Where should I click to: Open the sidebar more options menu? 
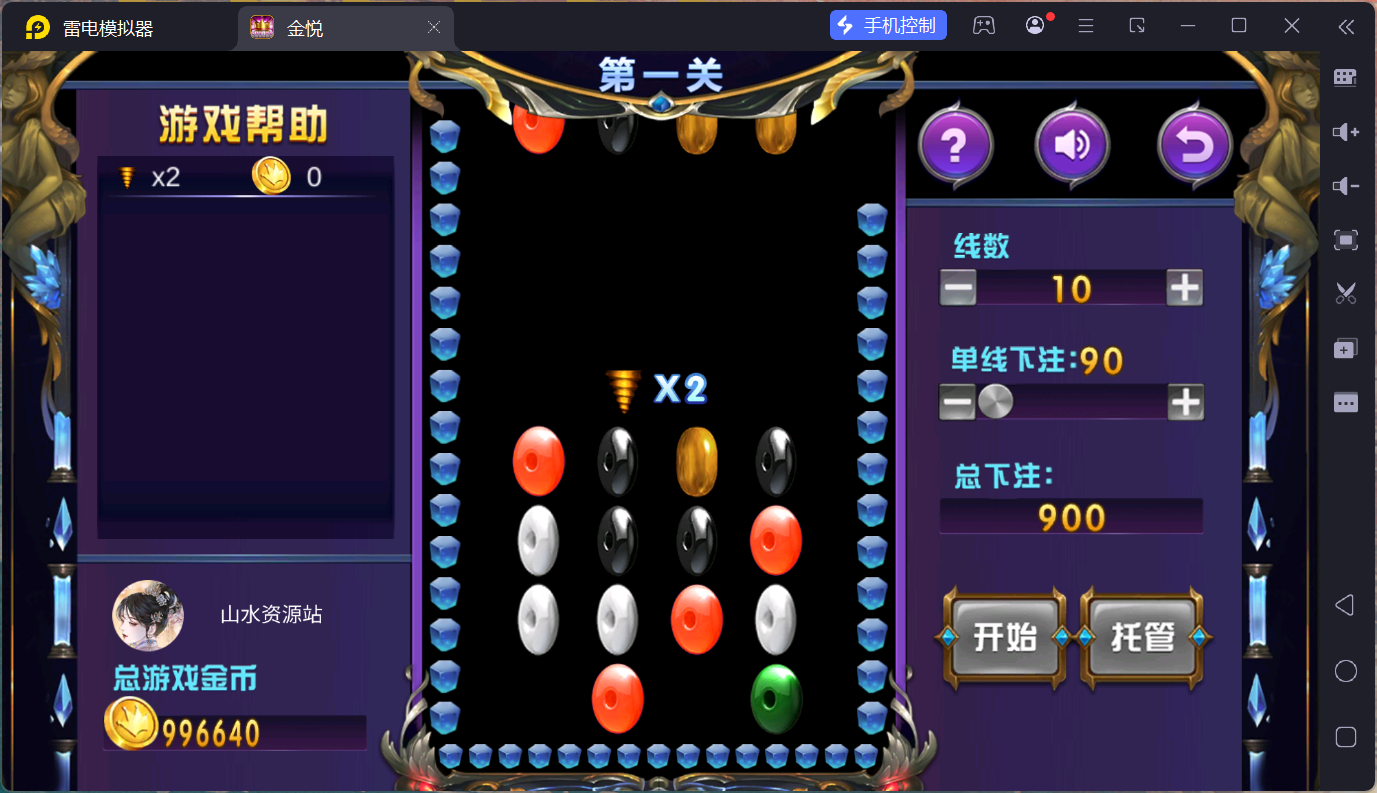(1345, 402)
